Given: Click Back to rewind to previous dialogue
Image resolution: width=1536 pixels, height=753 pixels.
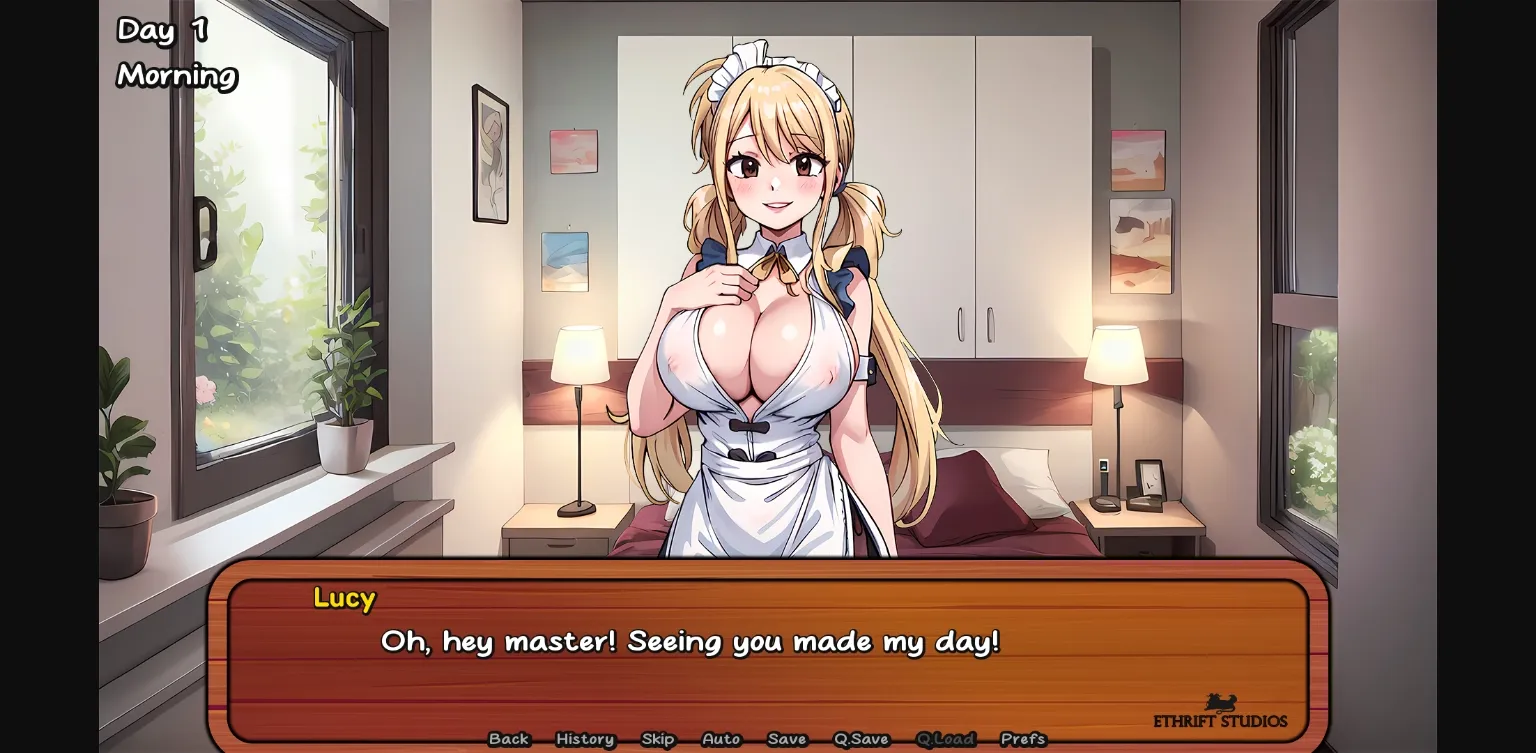Looking at the screenshot, I should click(x=509, y=739).
